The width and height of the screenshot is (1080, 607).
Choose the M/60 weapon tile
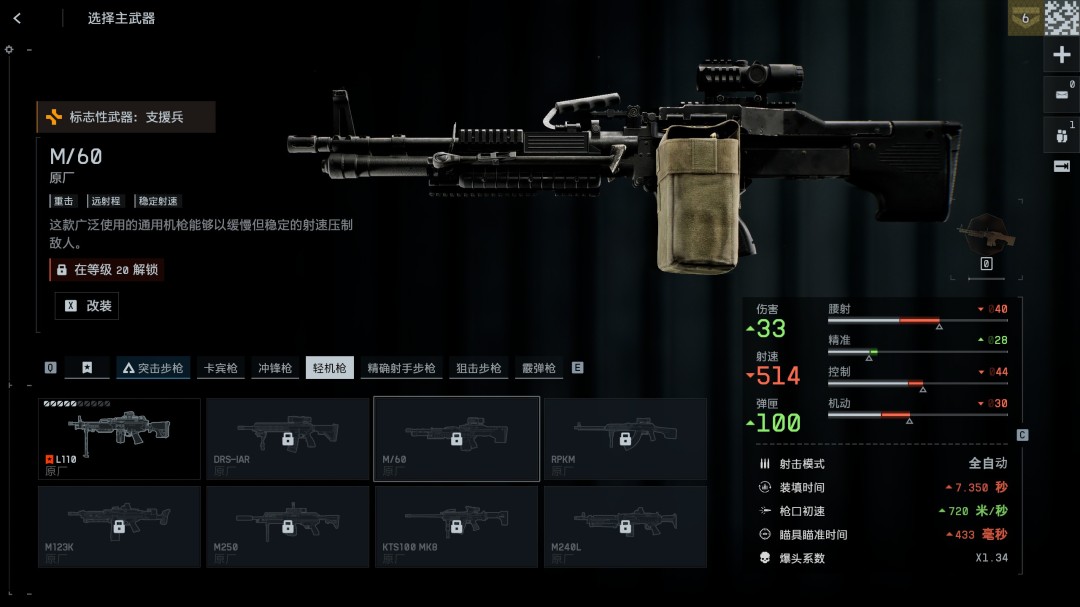(x=456, y=438)
